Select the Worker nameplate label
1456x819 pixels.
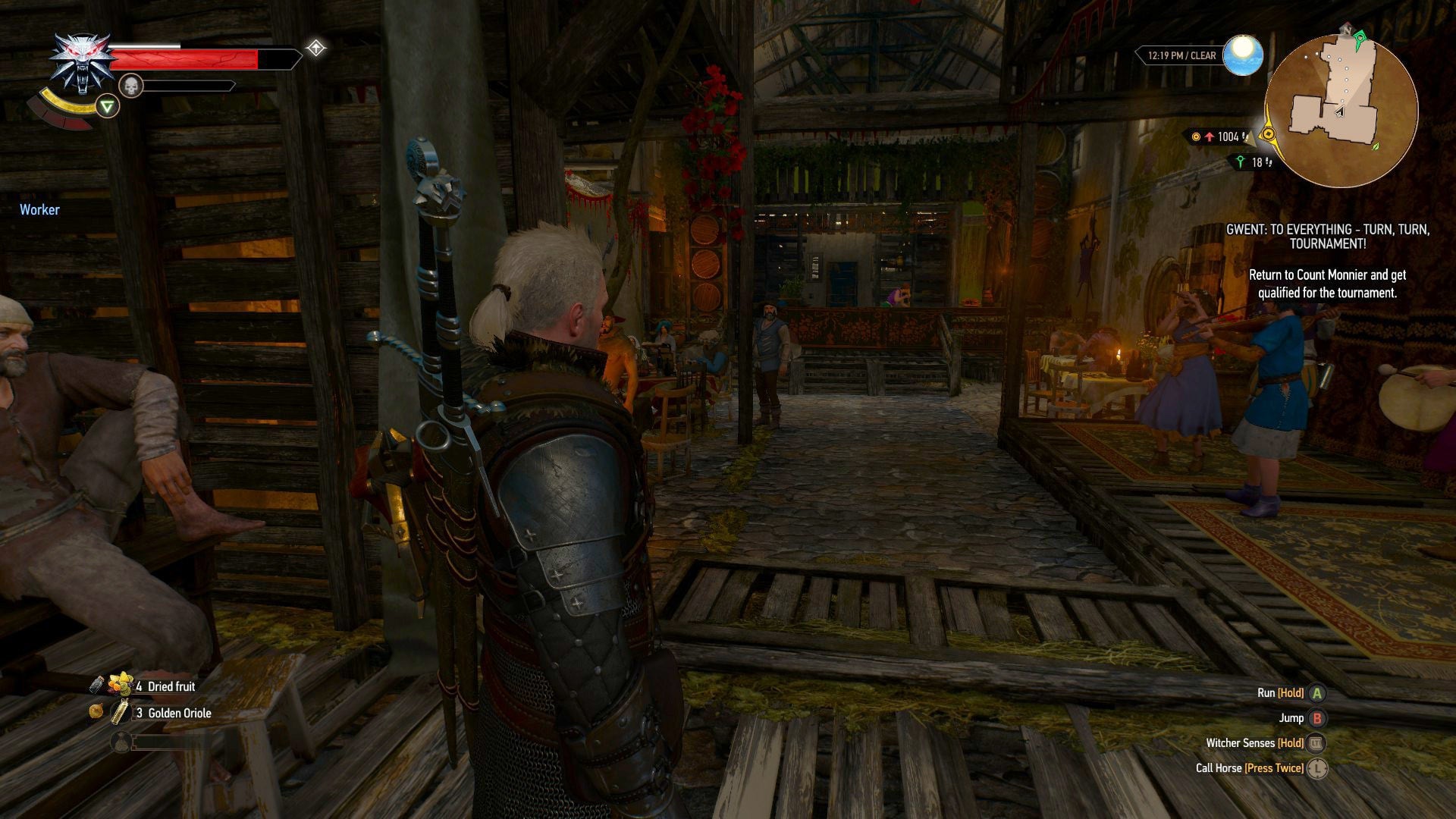point(39,210)
